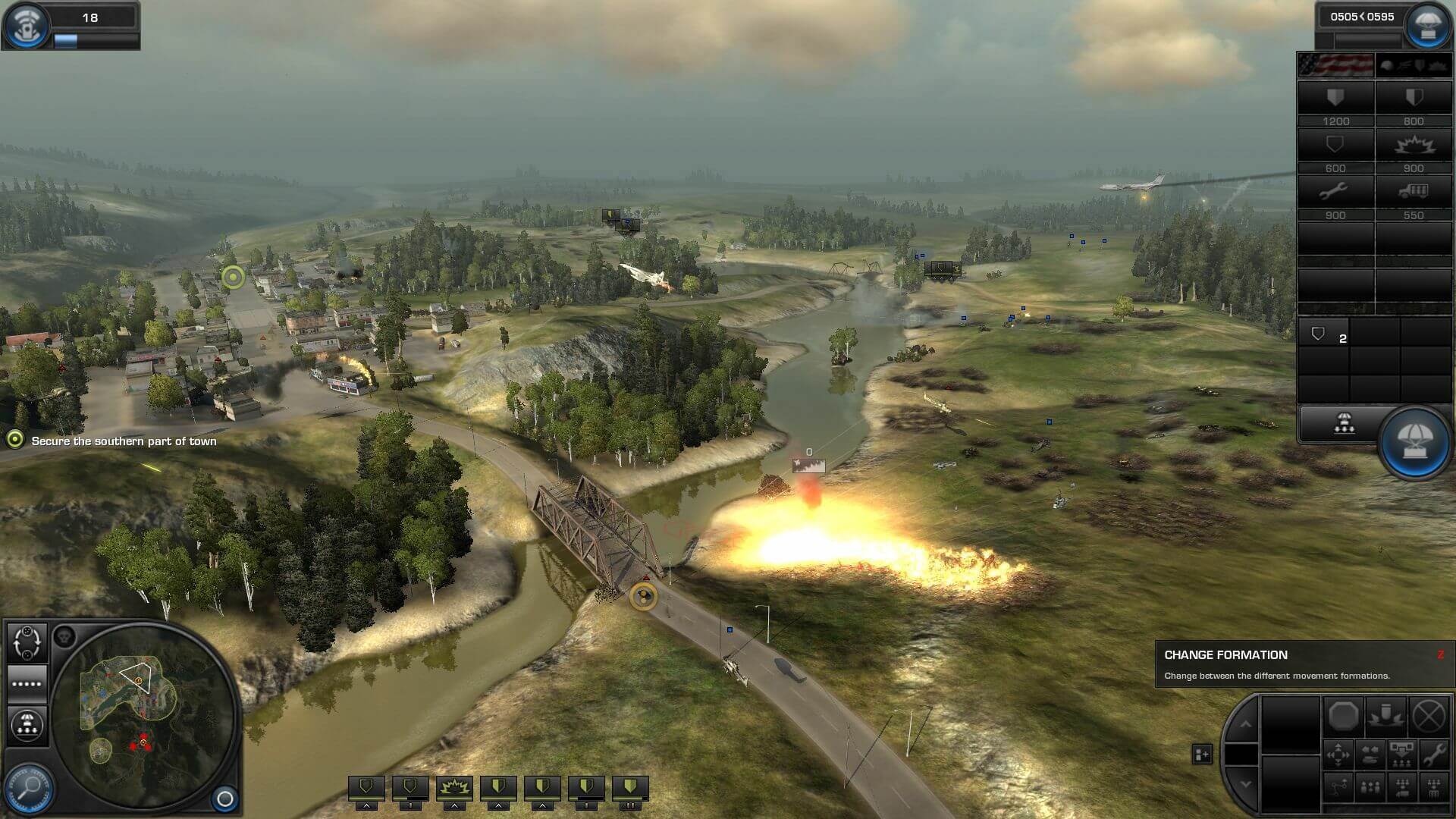Open the magnifying glass mega map button
1456x819 pixels.
29,787
